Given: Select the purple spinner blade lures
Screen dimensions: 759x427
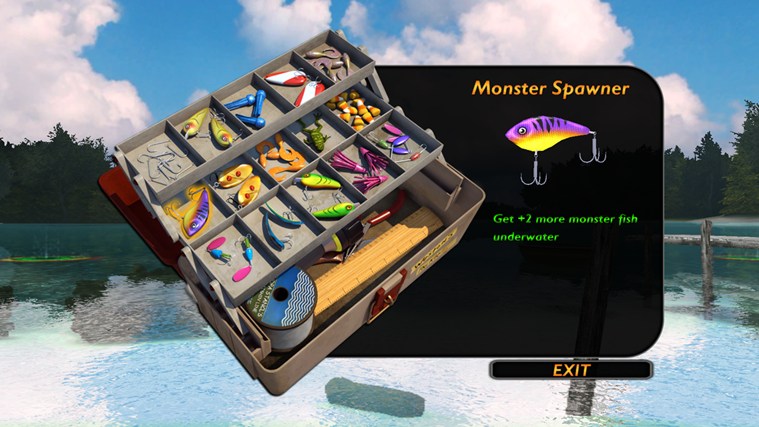Looking at the screenshot, I should point(397,139).
